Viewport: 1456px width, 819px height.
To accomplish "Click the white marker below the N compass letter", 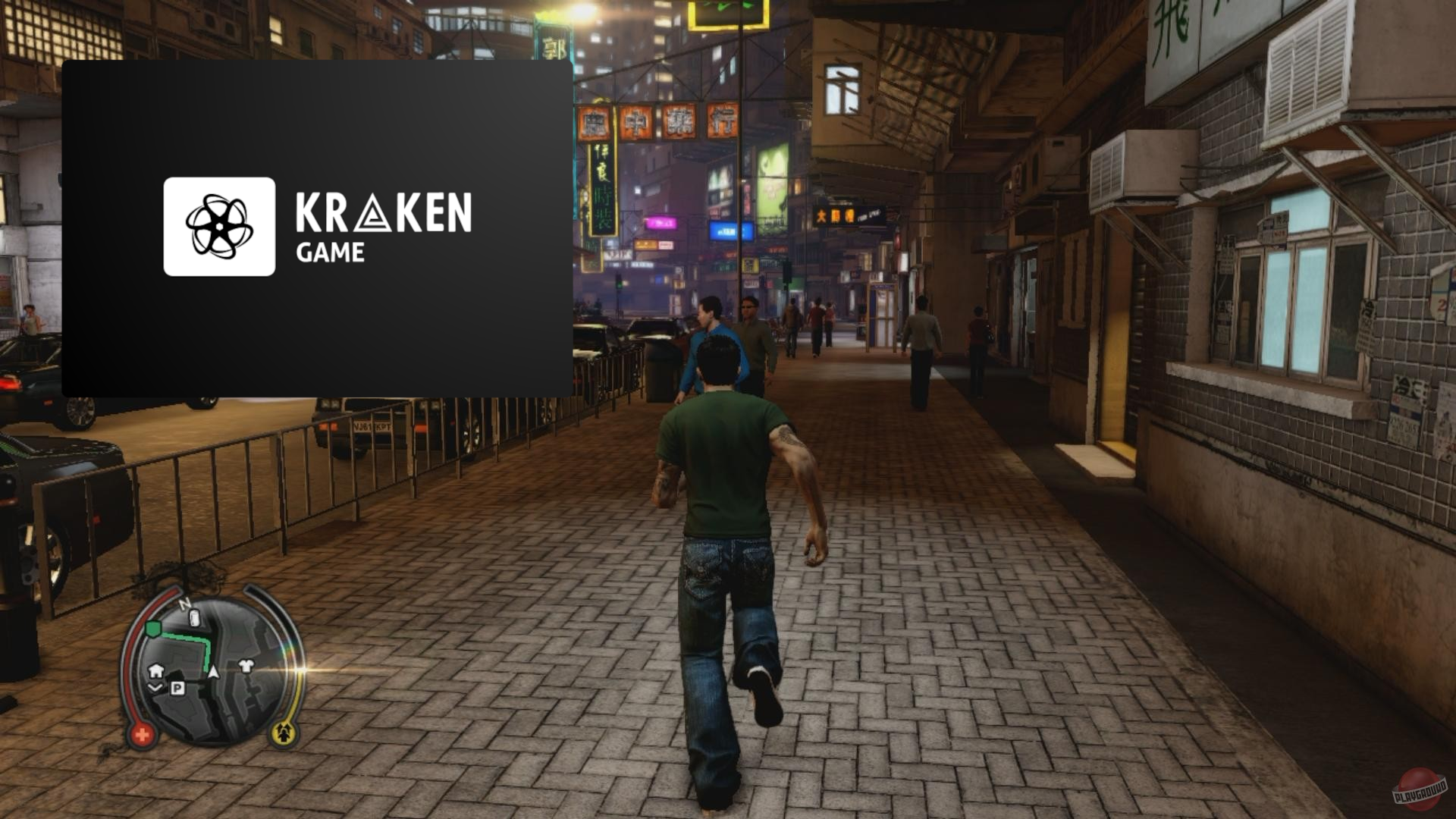I will [194, 618].
